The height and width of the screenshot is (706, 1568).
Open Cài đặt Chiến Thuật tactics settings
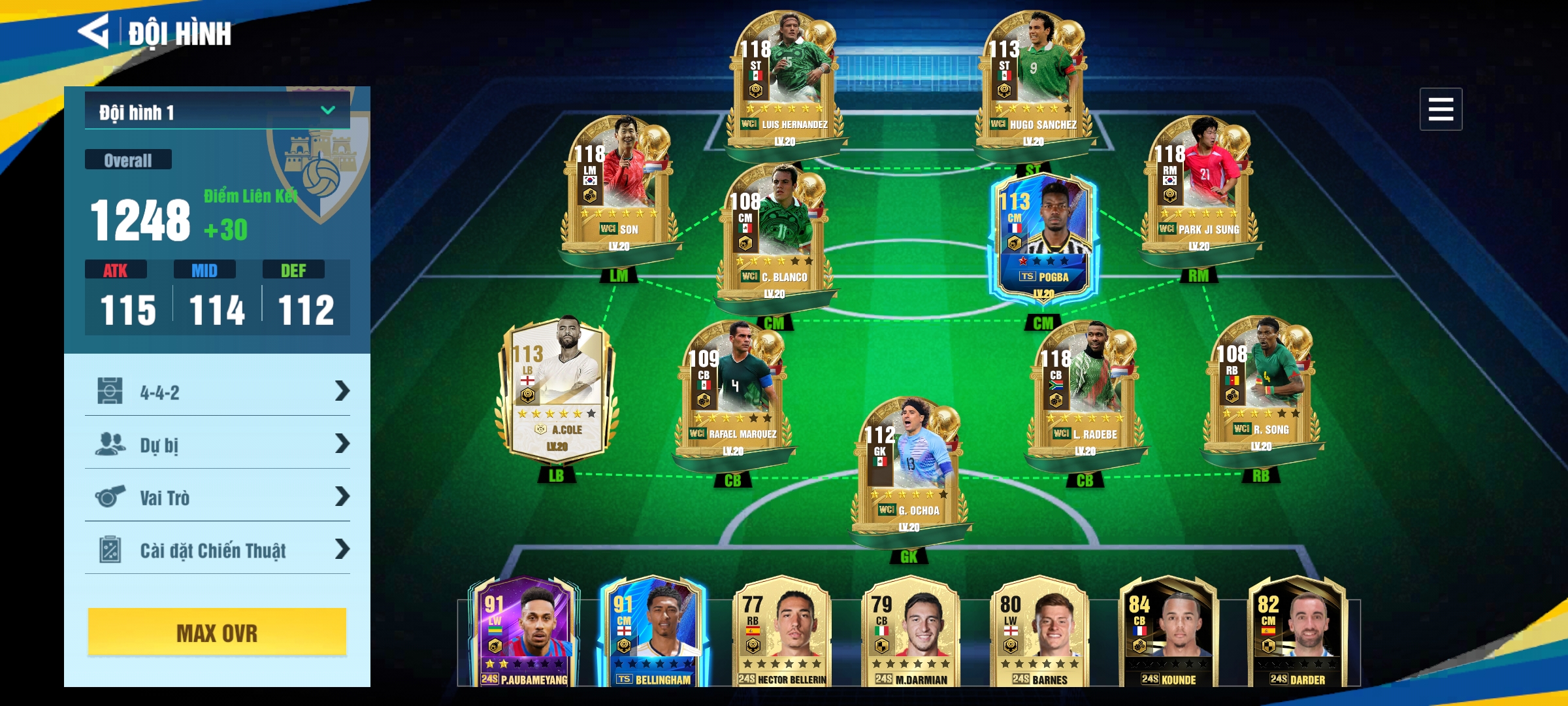coord(217,550)
